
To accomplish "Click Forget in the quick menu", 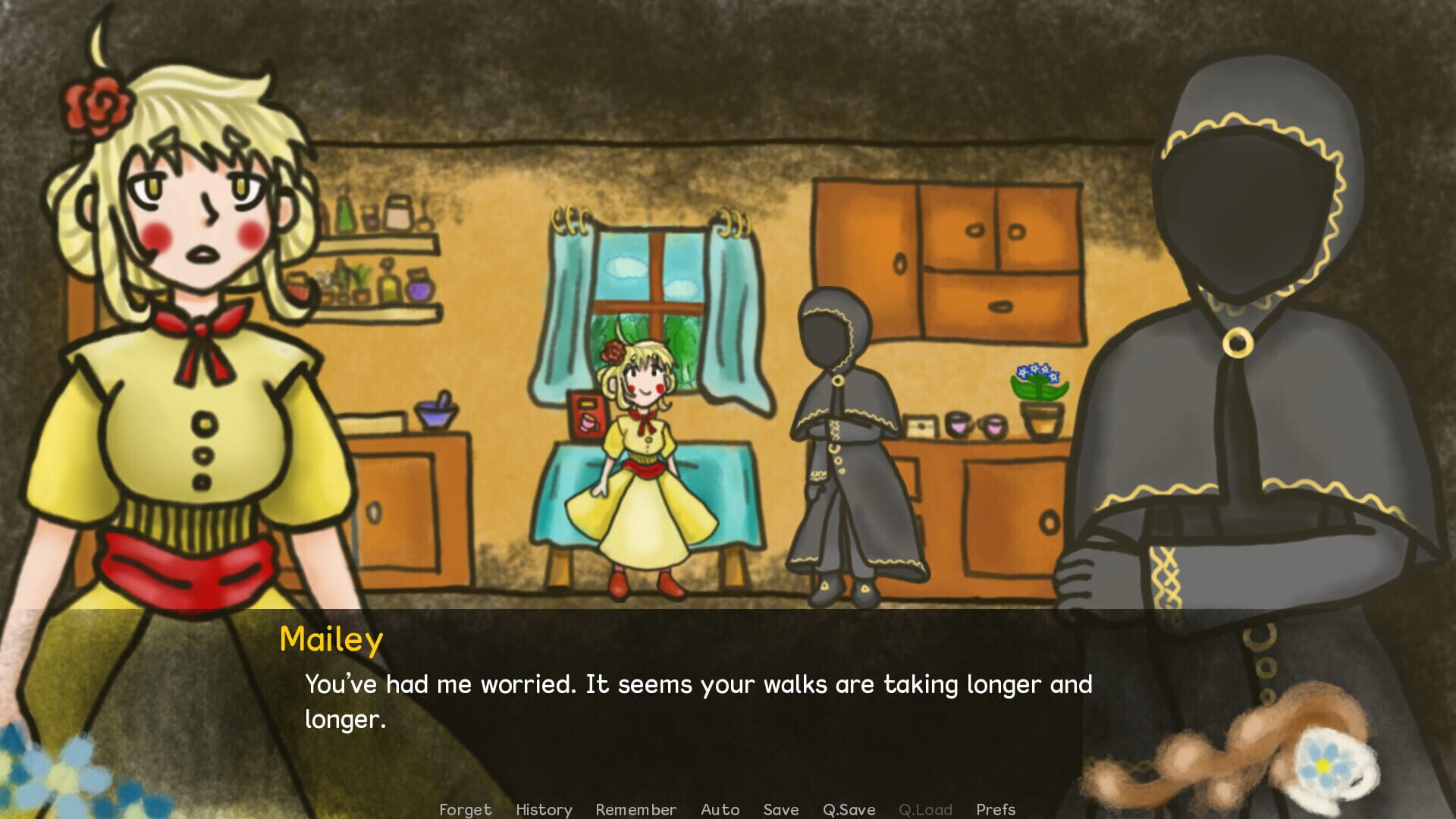I will click(465, 809).
